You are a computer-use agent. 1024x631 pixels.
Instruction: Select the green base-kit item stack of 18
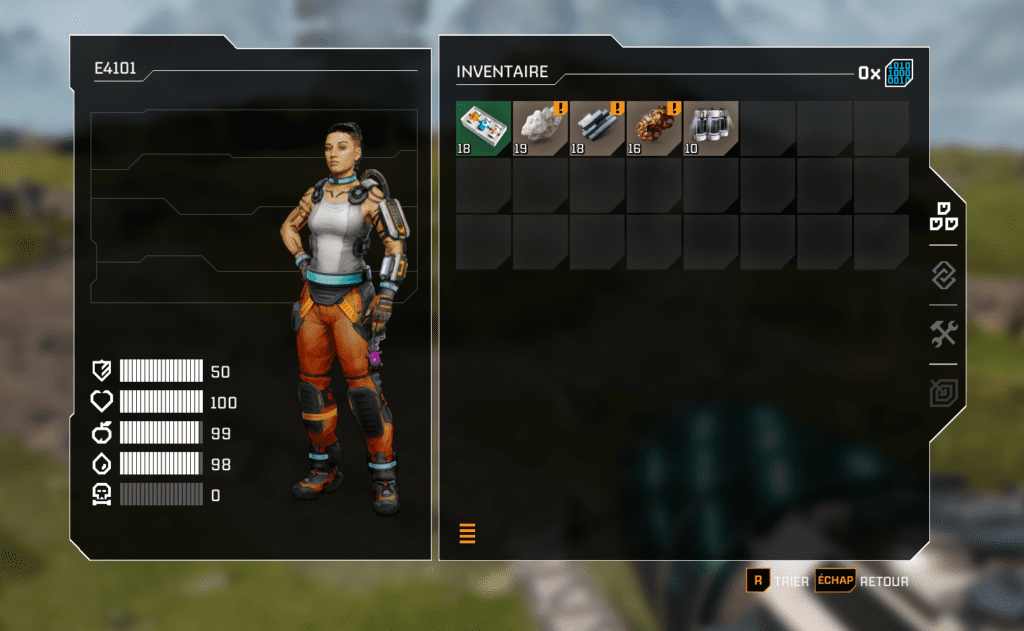tap(484, 128)
